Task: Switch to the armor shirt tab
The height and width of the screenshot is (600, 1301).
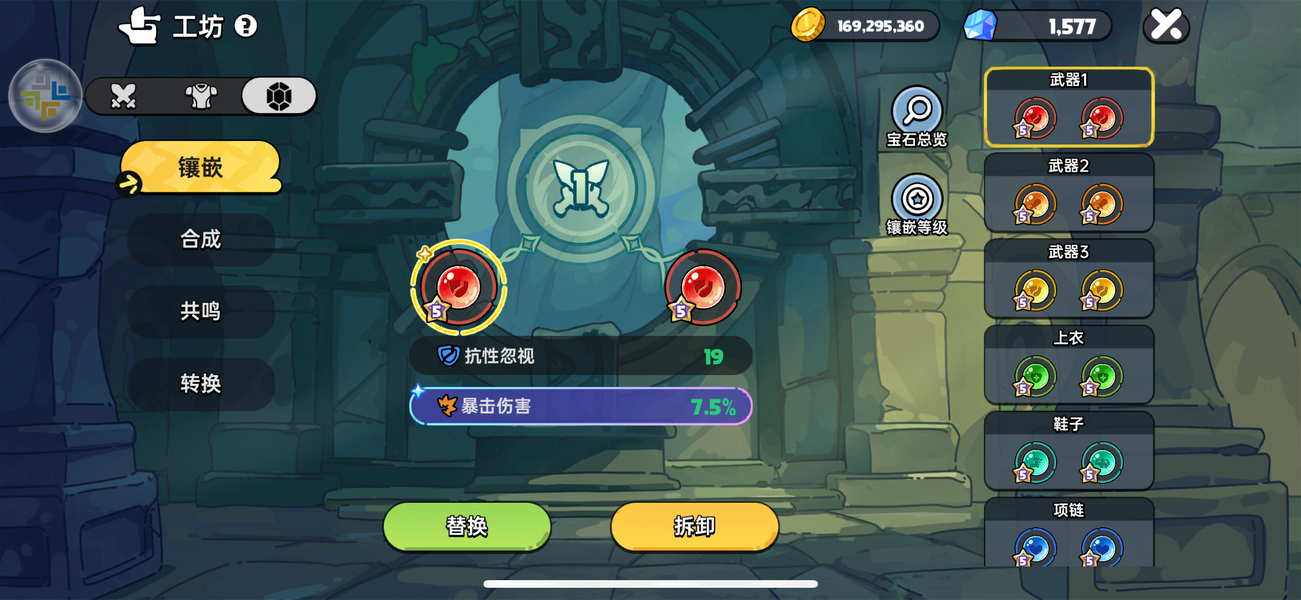Action: 201,96
